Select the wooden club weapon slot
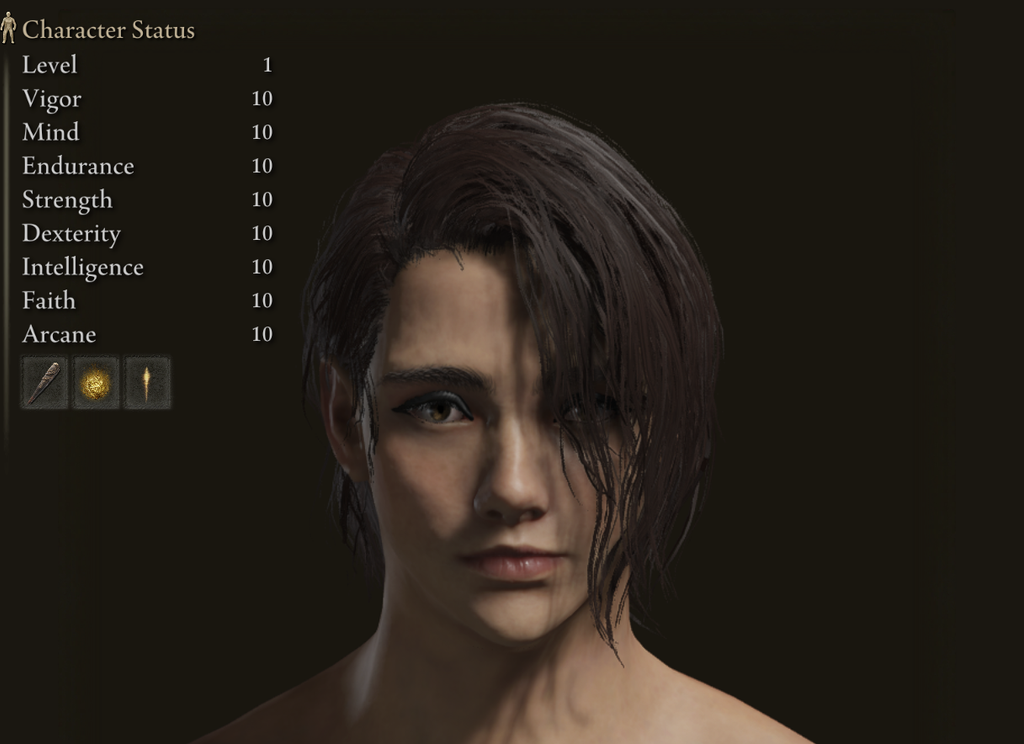The image size is (1024, 744). [x=45, y=383]
